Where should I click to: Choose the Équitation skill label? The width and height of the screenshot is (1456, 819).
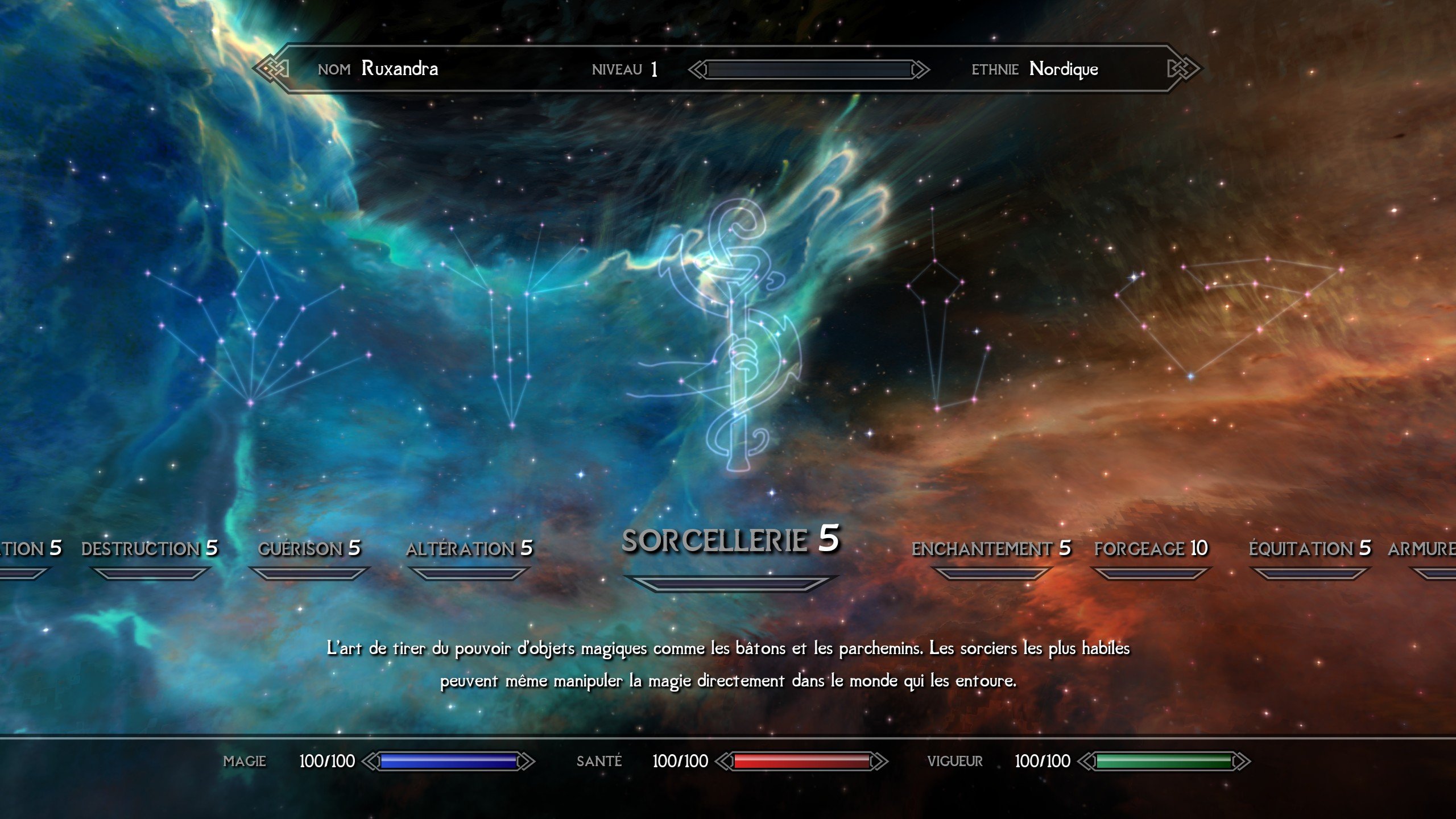pos(1309,548)
